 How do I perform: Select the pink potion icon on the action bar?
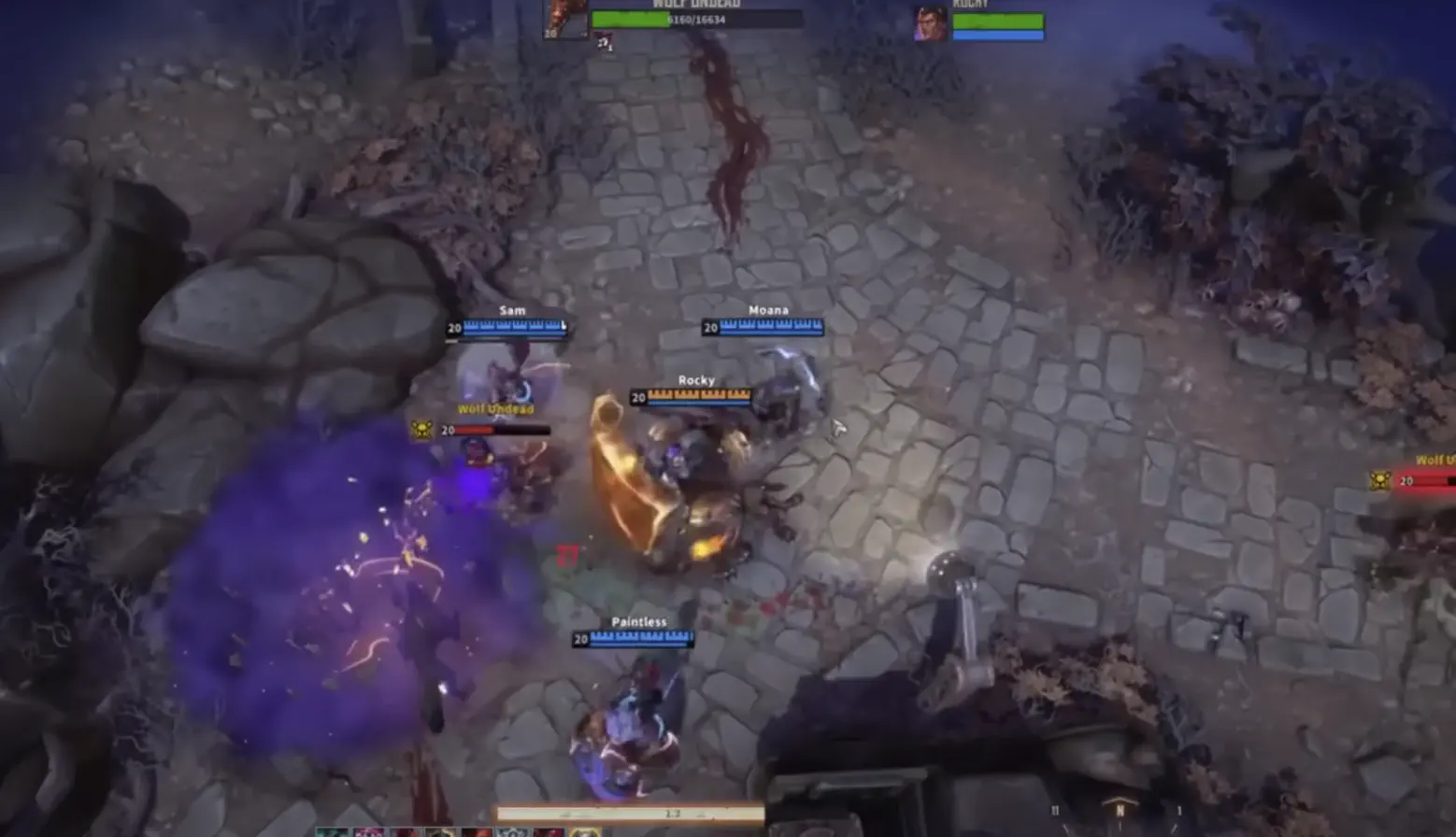[x=371, y=830]
